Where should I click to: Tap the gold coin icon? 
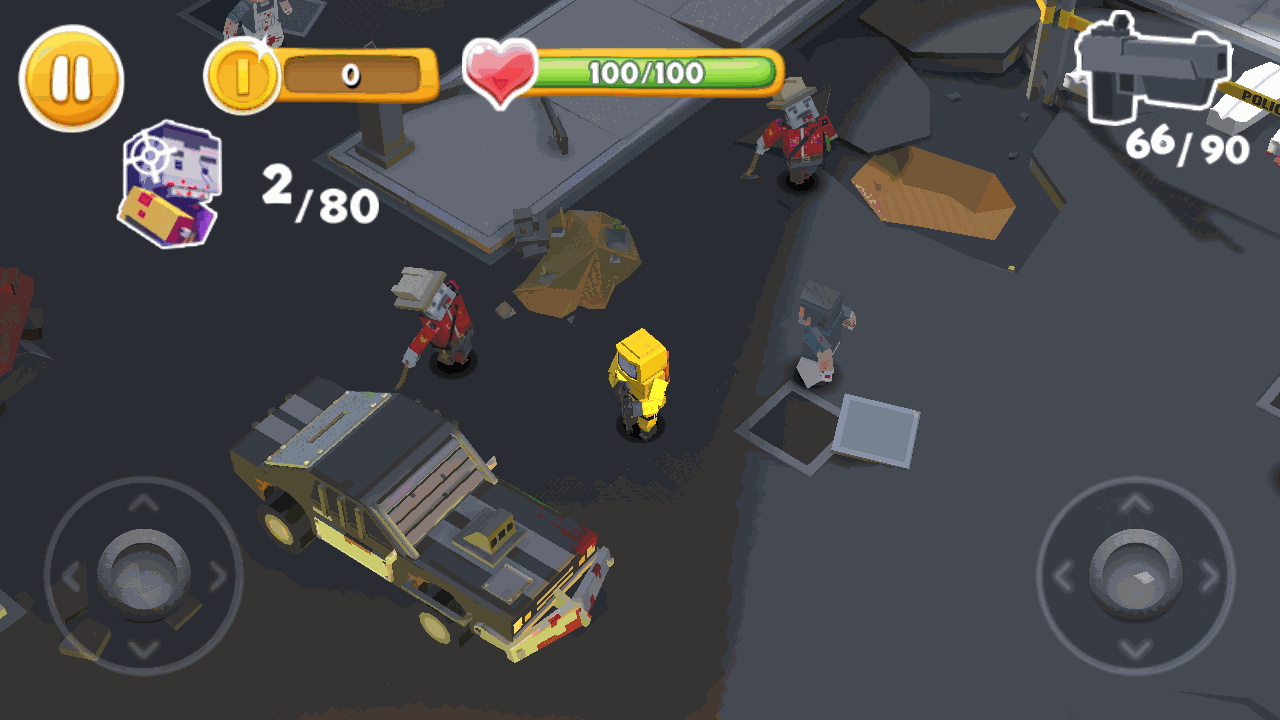click(x=241, y=77)
